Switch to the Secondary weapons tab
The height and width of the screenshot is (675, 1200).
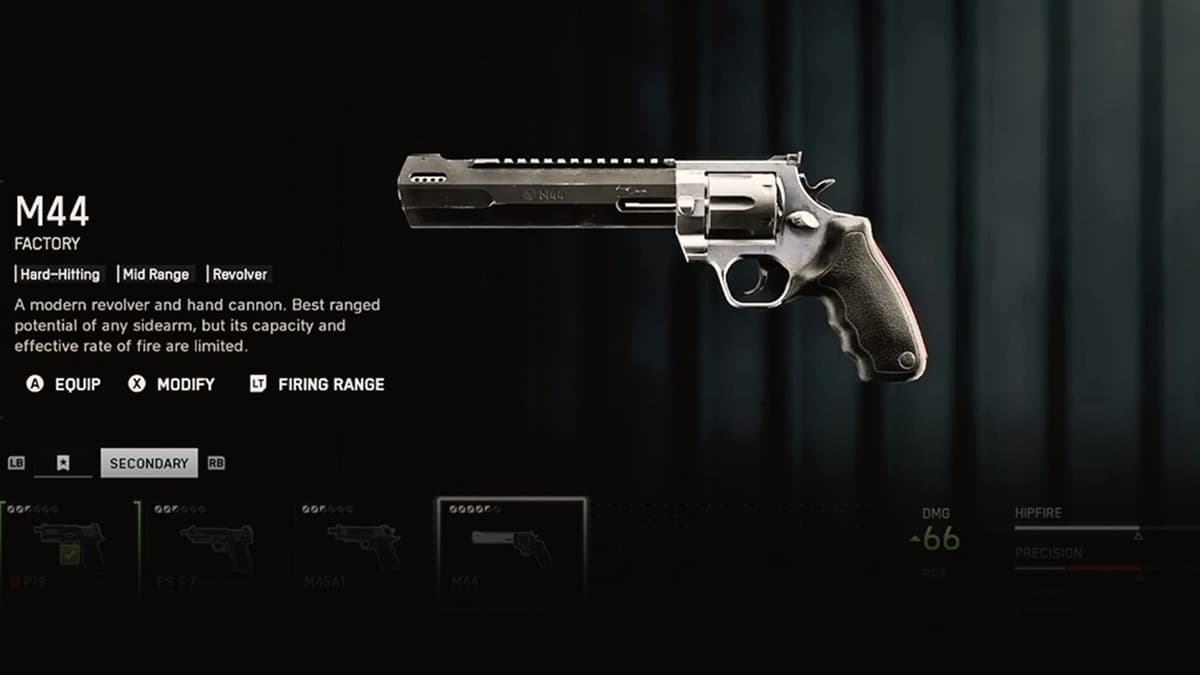pyautogui.click(x=149, y=463)
